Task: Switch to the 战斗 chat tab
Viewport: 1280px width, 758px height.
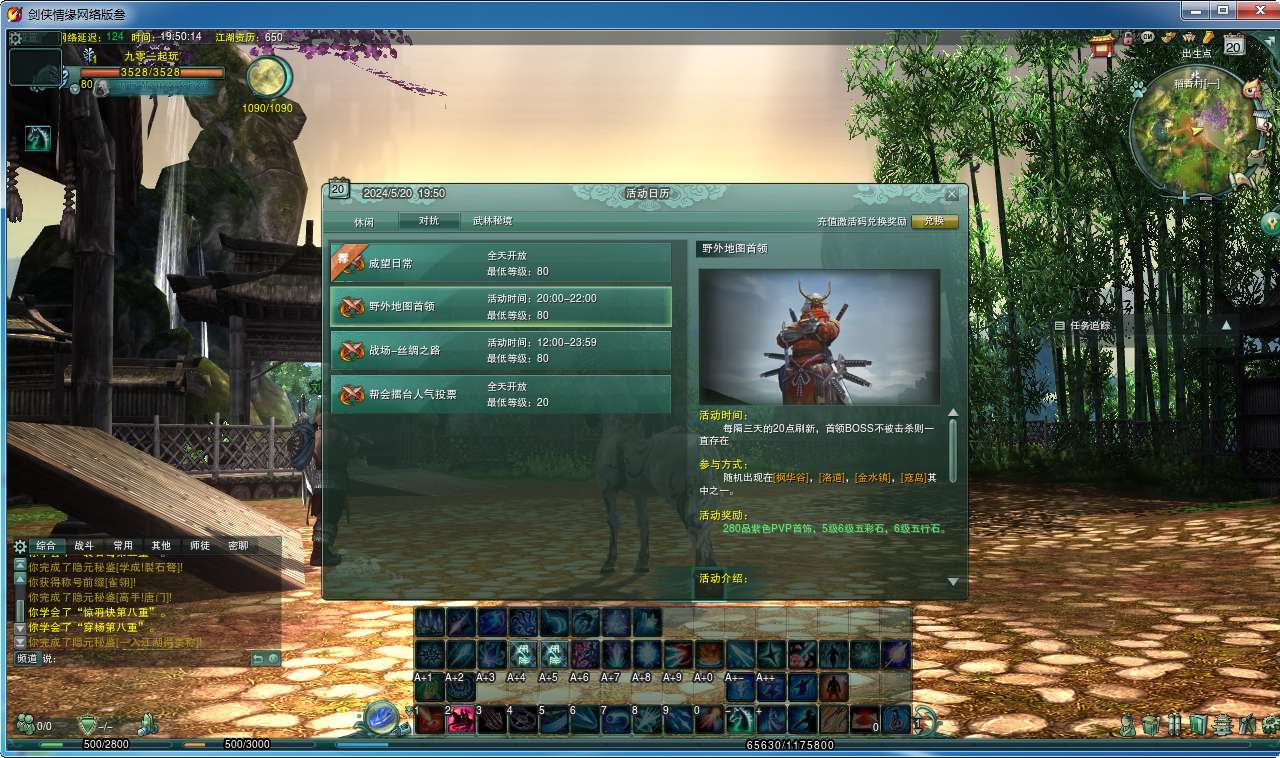Action: (x=84, y=546)
